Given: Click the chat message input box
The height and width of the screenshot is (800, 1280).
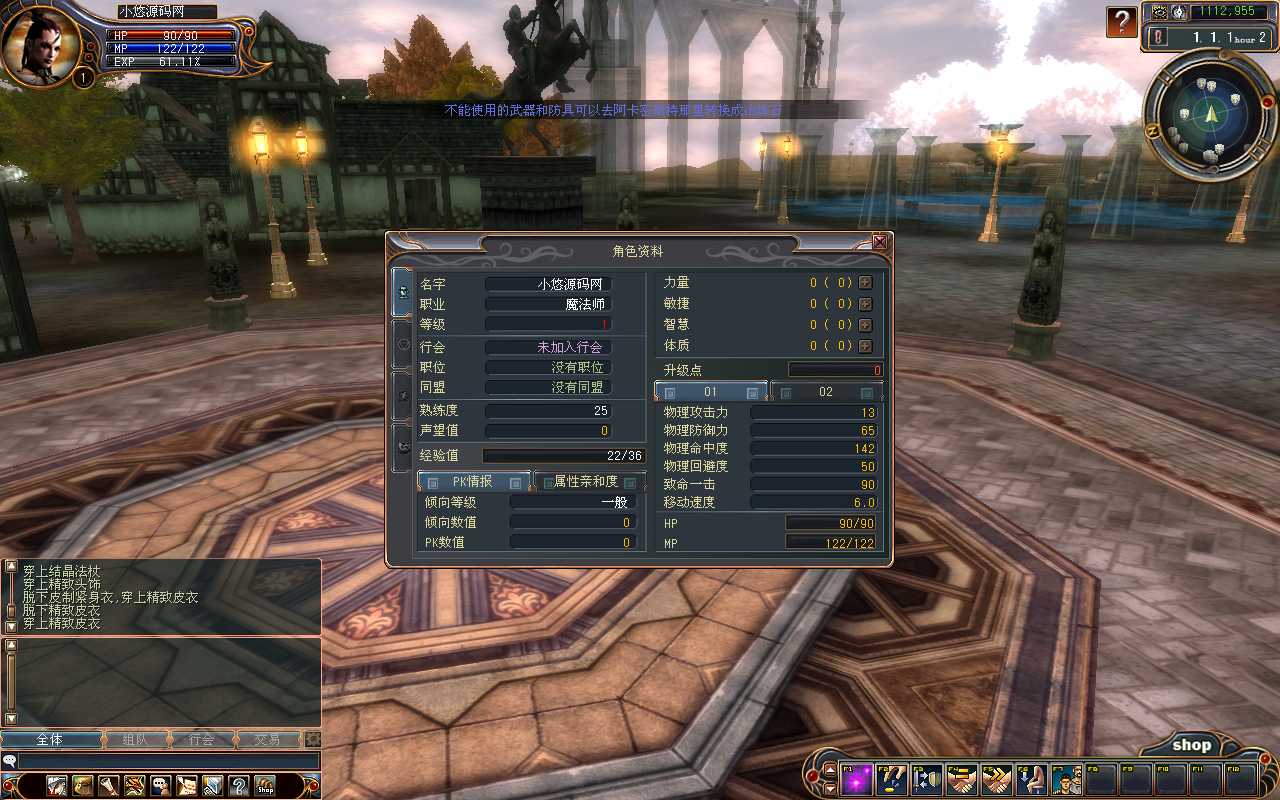Looking at the screenshot, I should point(168,761).
